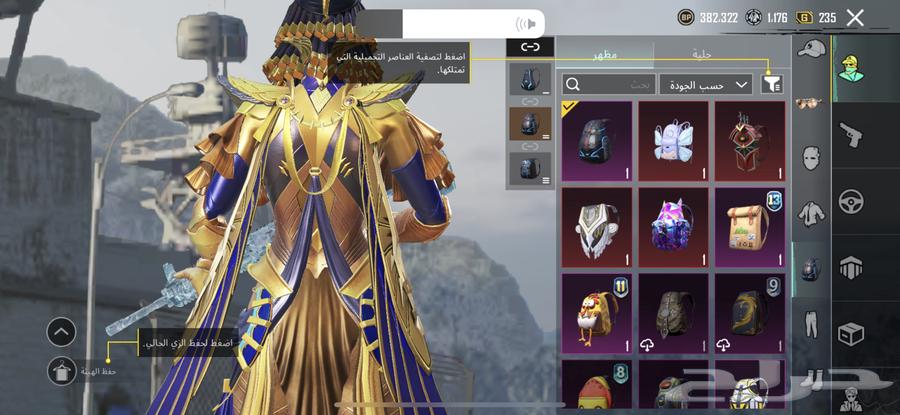Open the owned-items filter button
This screenshot has height=415, width=900.
tap(772, 85)
